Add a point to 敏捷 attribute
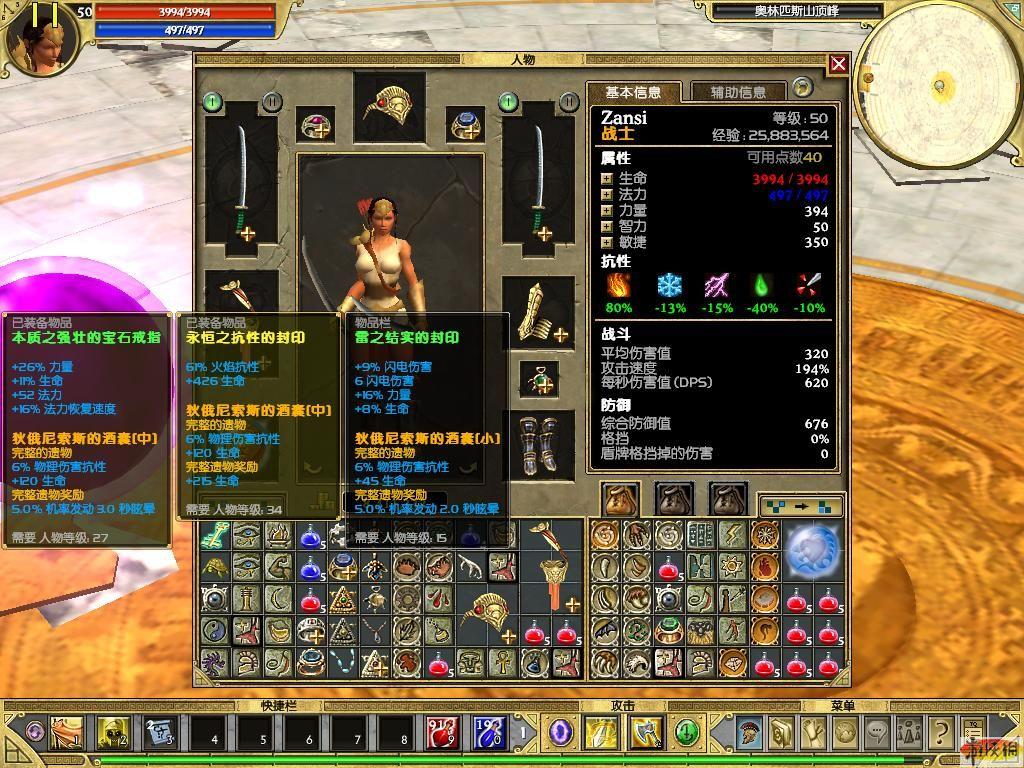This screenshot has width=1024, height=768. point(606,243)
